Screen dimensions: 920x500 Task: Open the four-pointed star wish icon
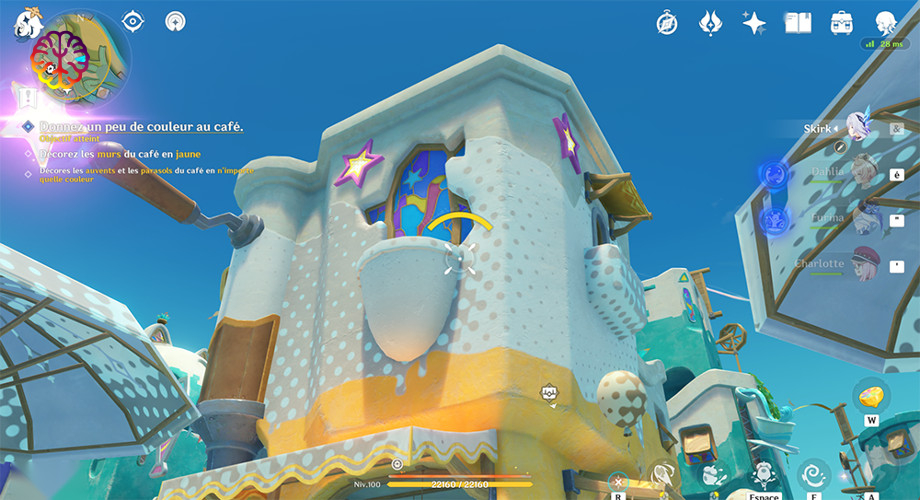coord(754,22)
